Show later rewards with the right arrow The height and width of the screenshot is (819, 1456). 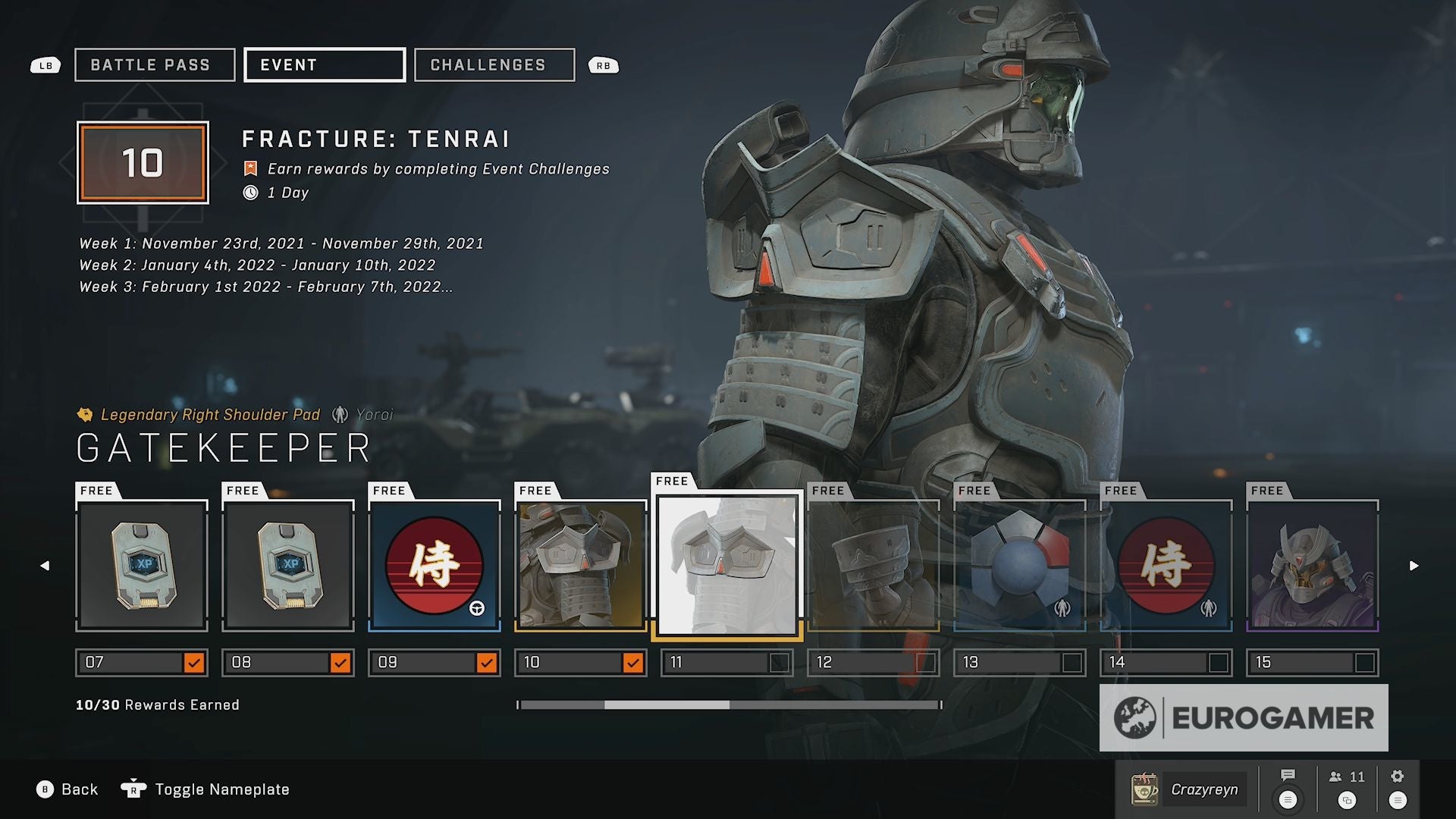pos(1414,566)
